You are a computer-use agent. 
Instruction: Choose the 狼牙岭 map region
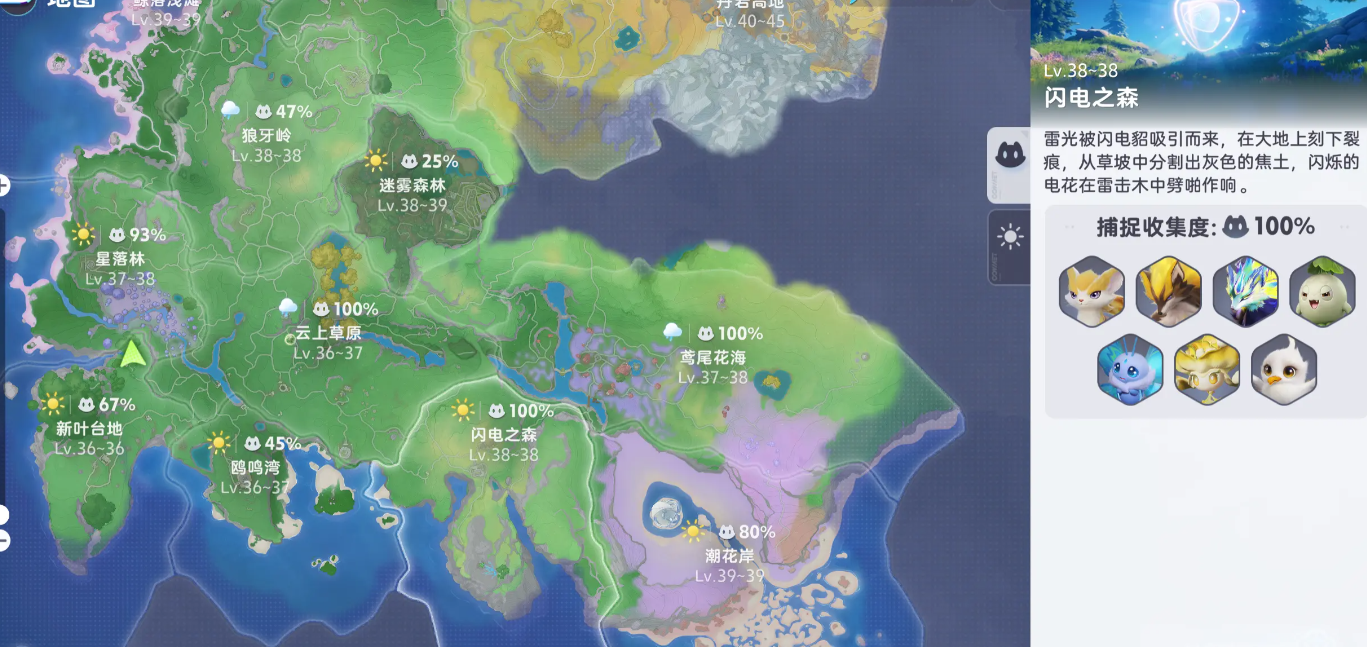click(266, 135)
